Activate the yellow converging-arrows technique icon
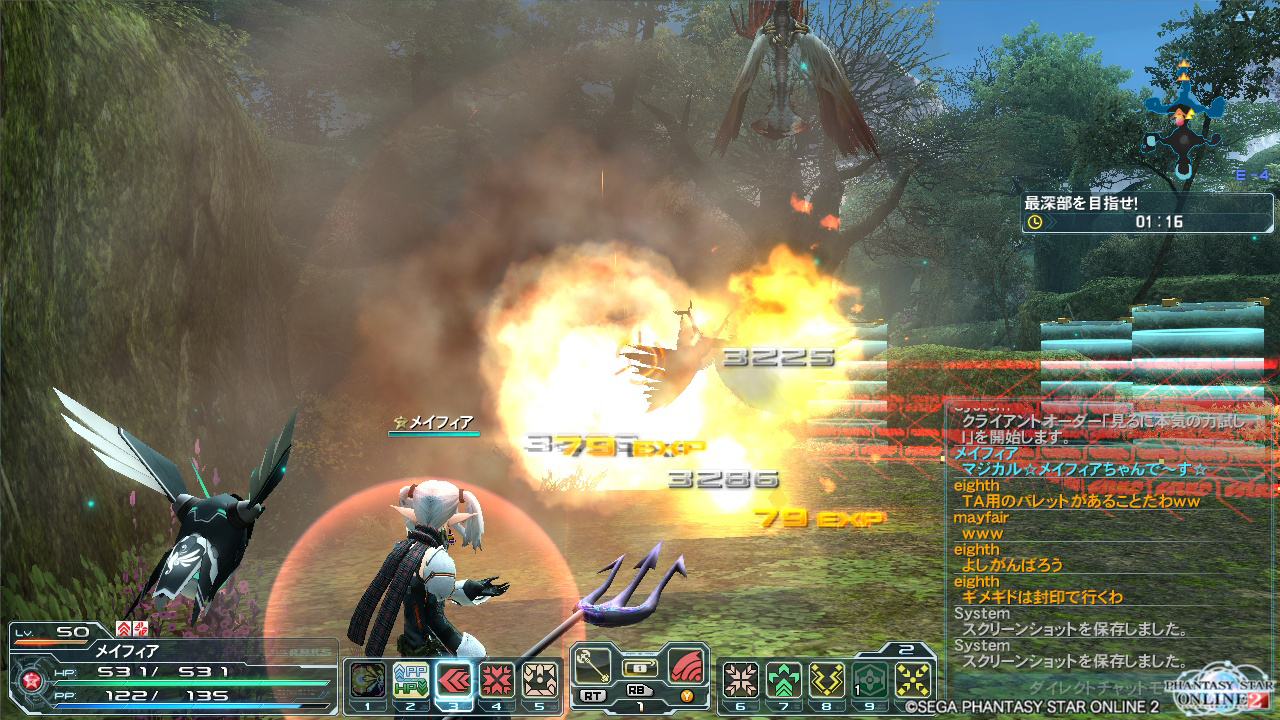Image resolution: width=1280 pixels, height=720 pixels. tap(913, 679)
